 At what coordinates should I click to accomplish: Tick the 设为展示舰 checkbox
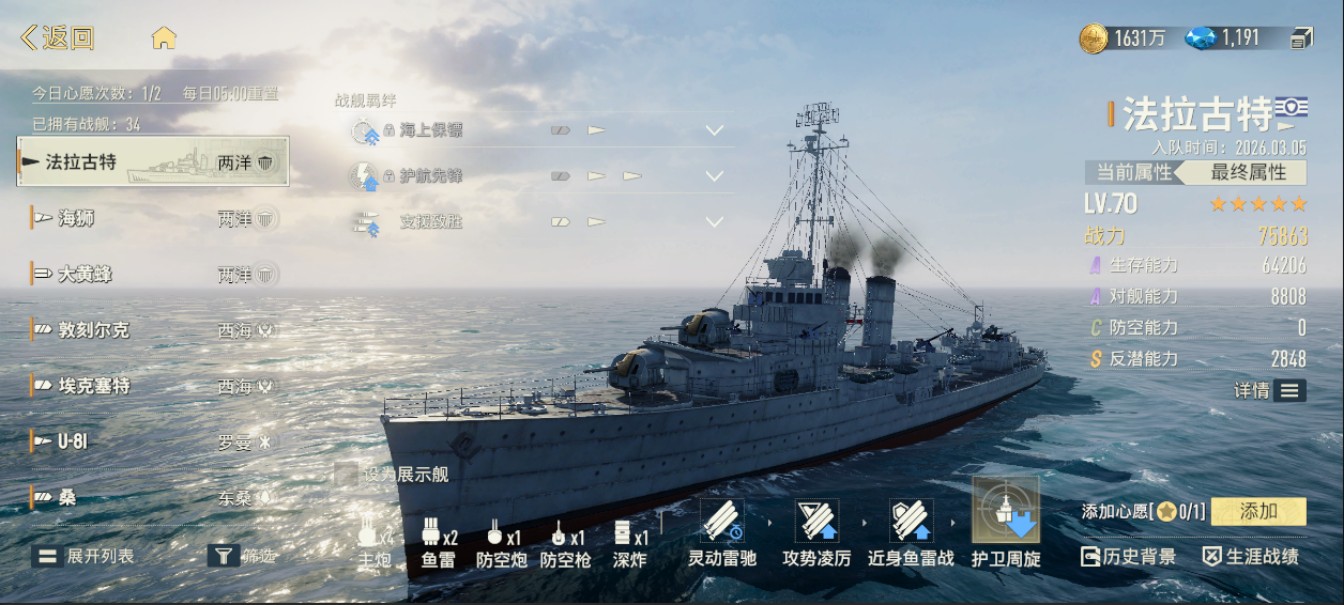[346, 474]
